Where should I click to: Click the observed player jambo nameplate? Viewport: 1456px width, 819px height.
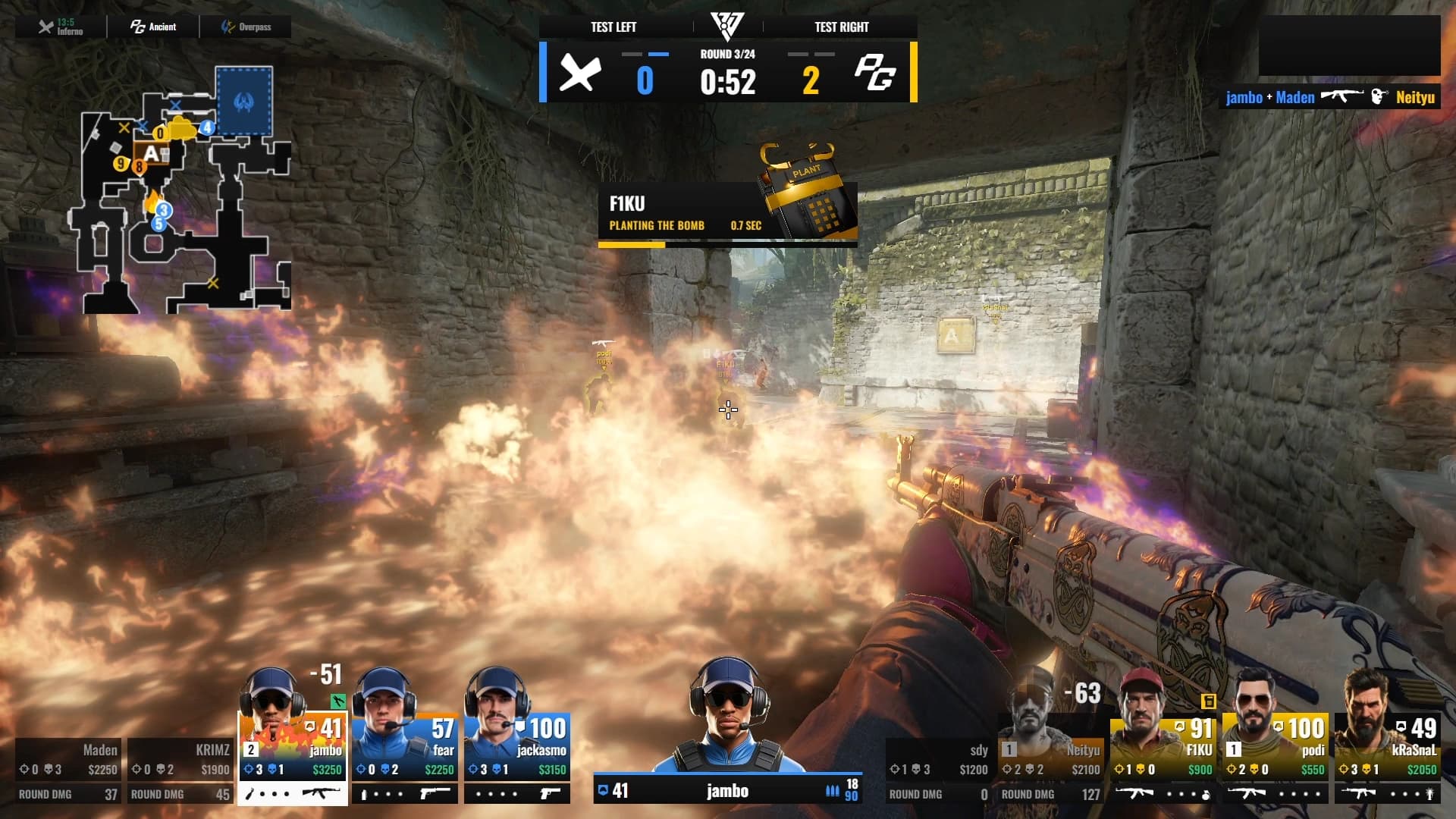coord(727,791)
